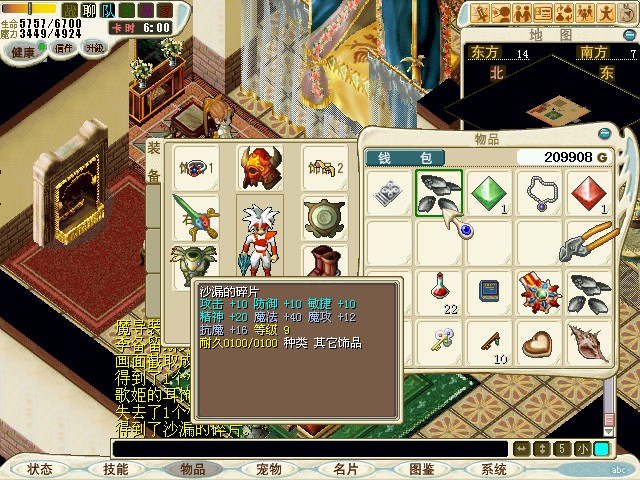This screenshot has height=480, width=640.
Task: Open the 状态 status tab
Action: pyautogui.click(x=40, y=468)
